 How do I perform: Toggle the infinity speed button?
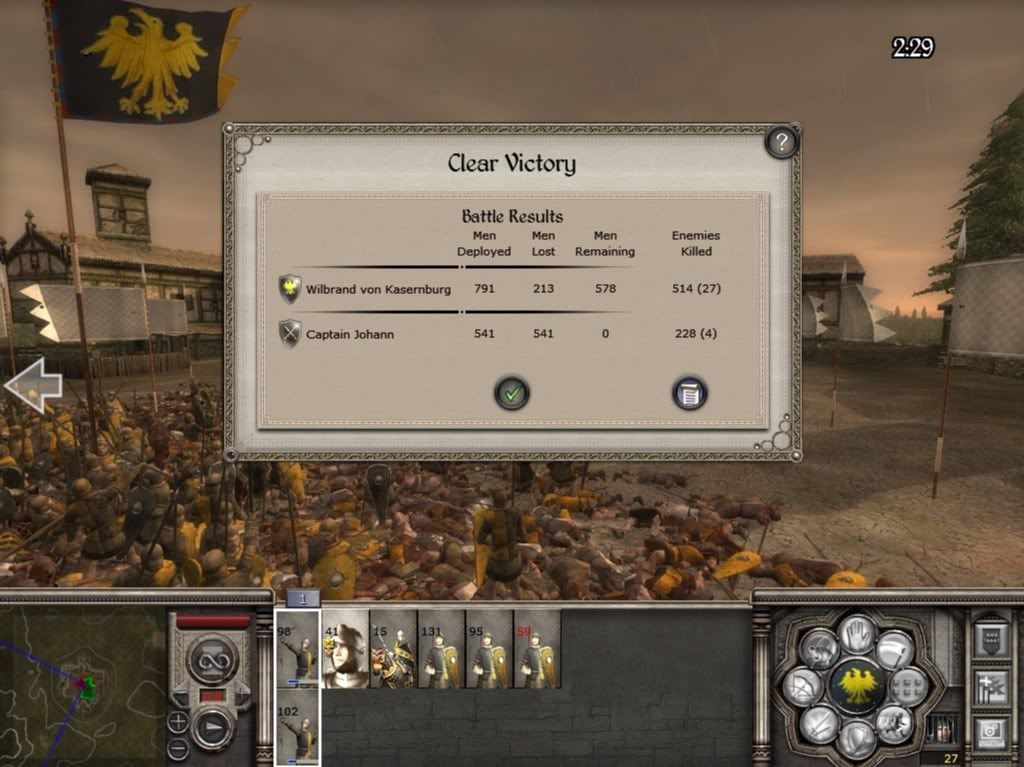[212, 658]
